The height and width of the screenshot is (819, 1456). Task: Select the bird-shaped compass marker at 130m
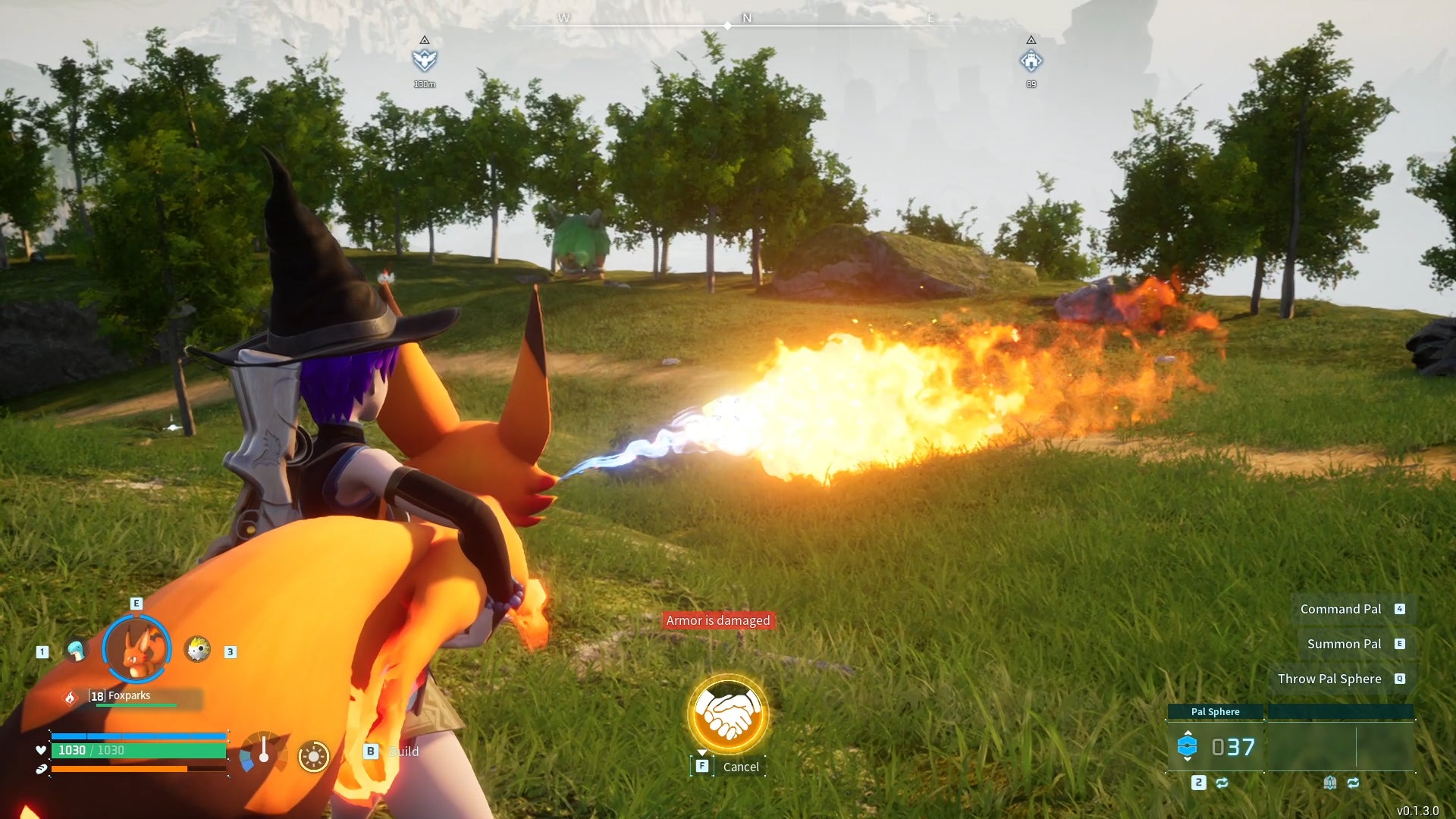pos(425,59)
